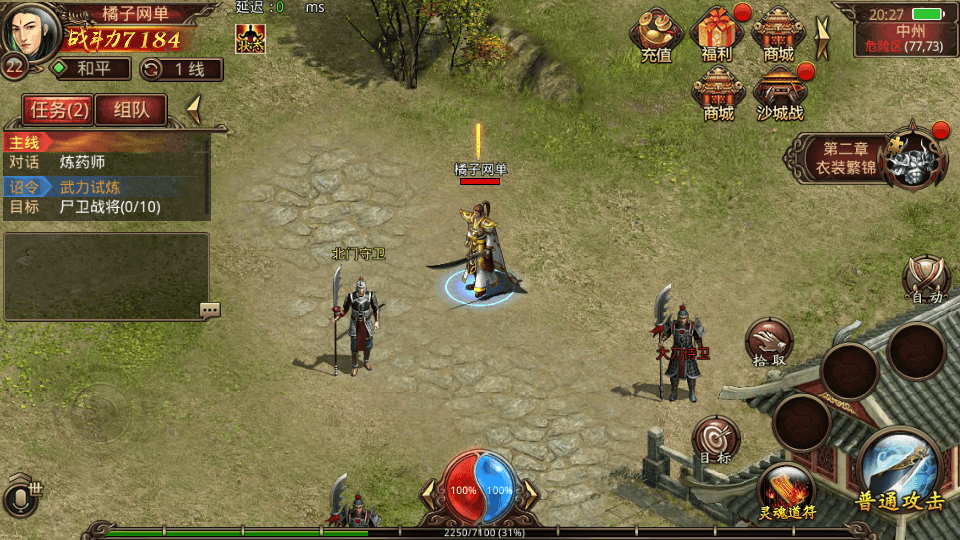Tap the microphone voice chat button
The height and width of the screenshot is (540, 960).
22,499
